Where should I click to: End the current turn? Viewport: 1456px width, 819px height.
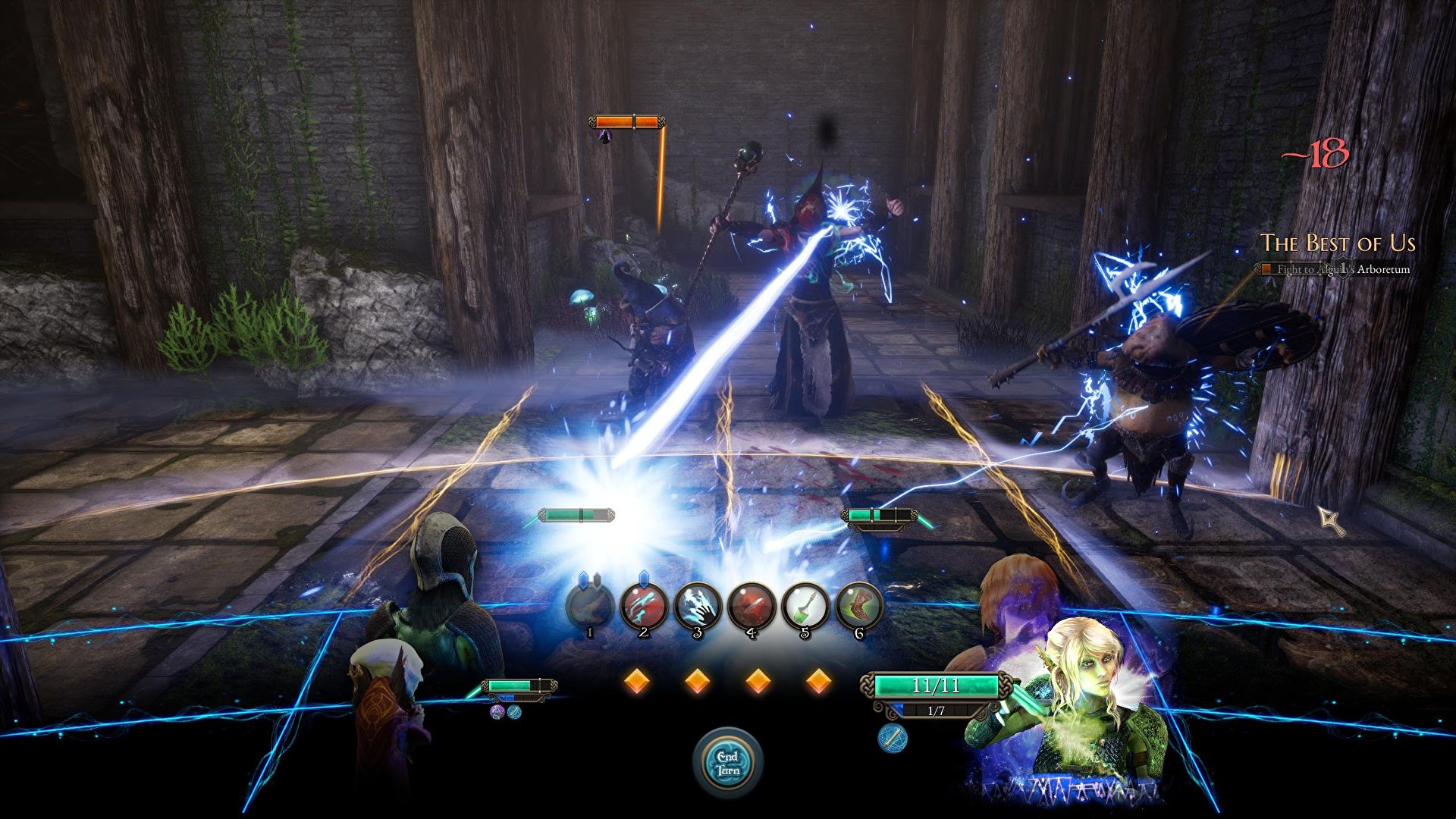(728, 762)
